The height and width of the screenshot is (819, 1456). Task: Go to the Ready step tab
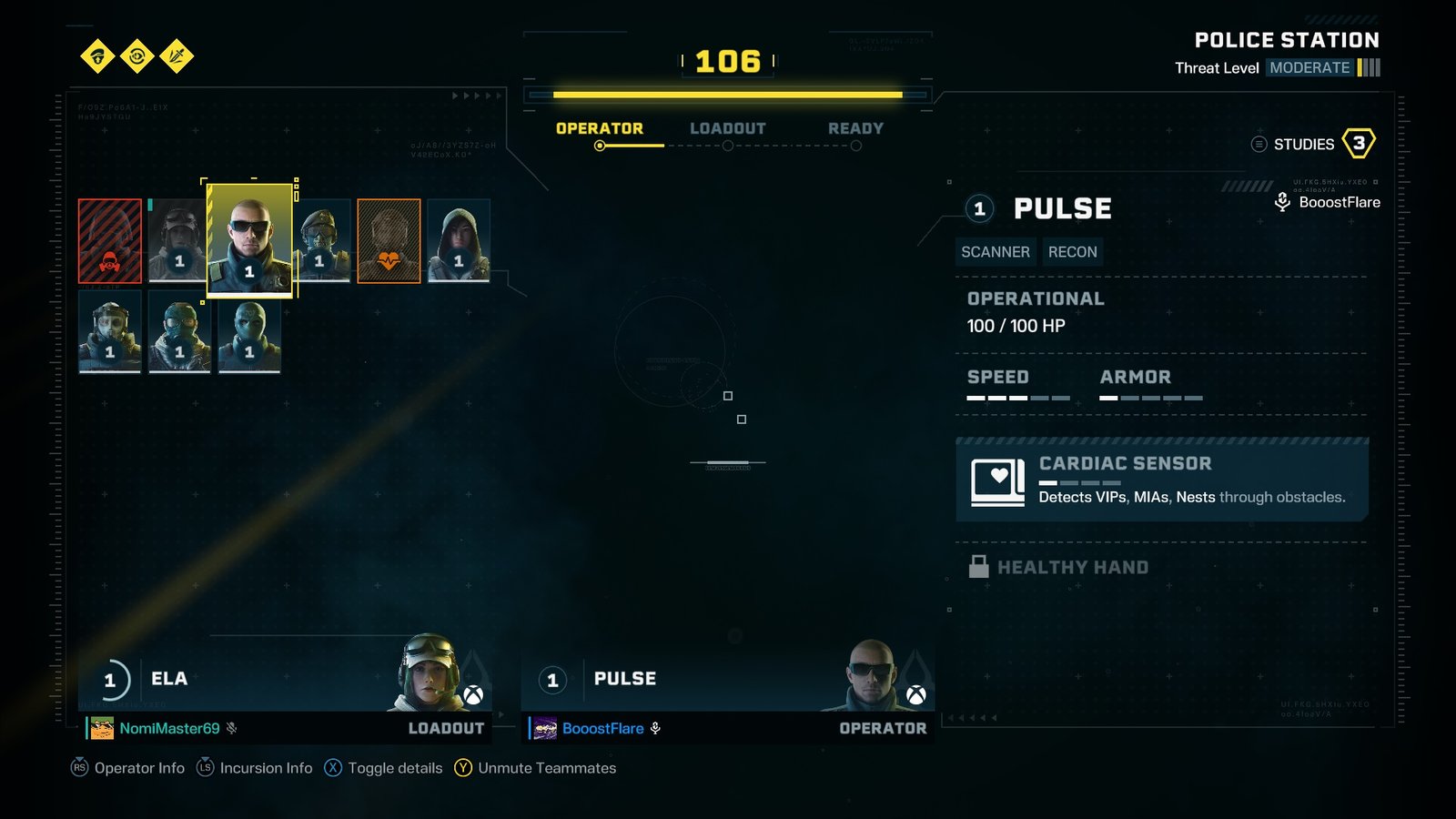tap(855, 129)
